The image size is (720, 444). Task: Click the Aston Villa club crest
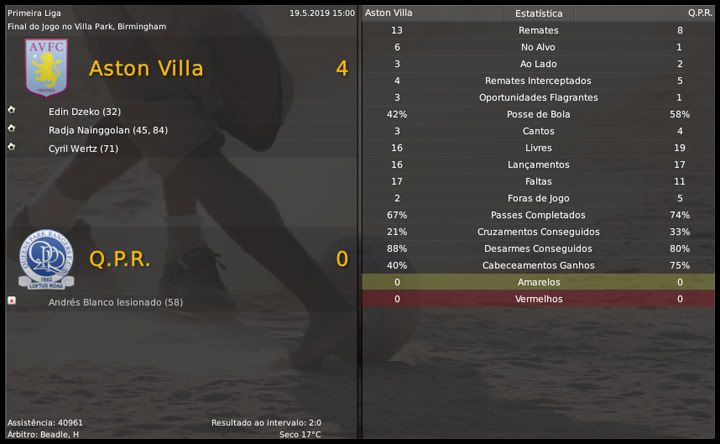pos(45,68)
